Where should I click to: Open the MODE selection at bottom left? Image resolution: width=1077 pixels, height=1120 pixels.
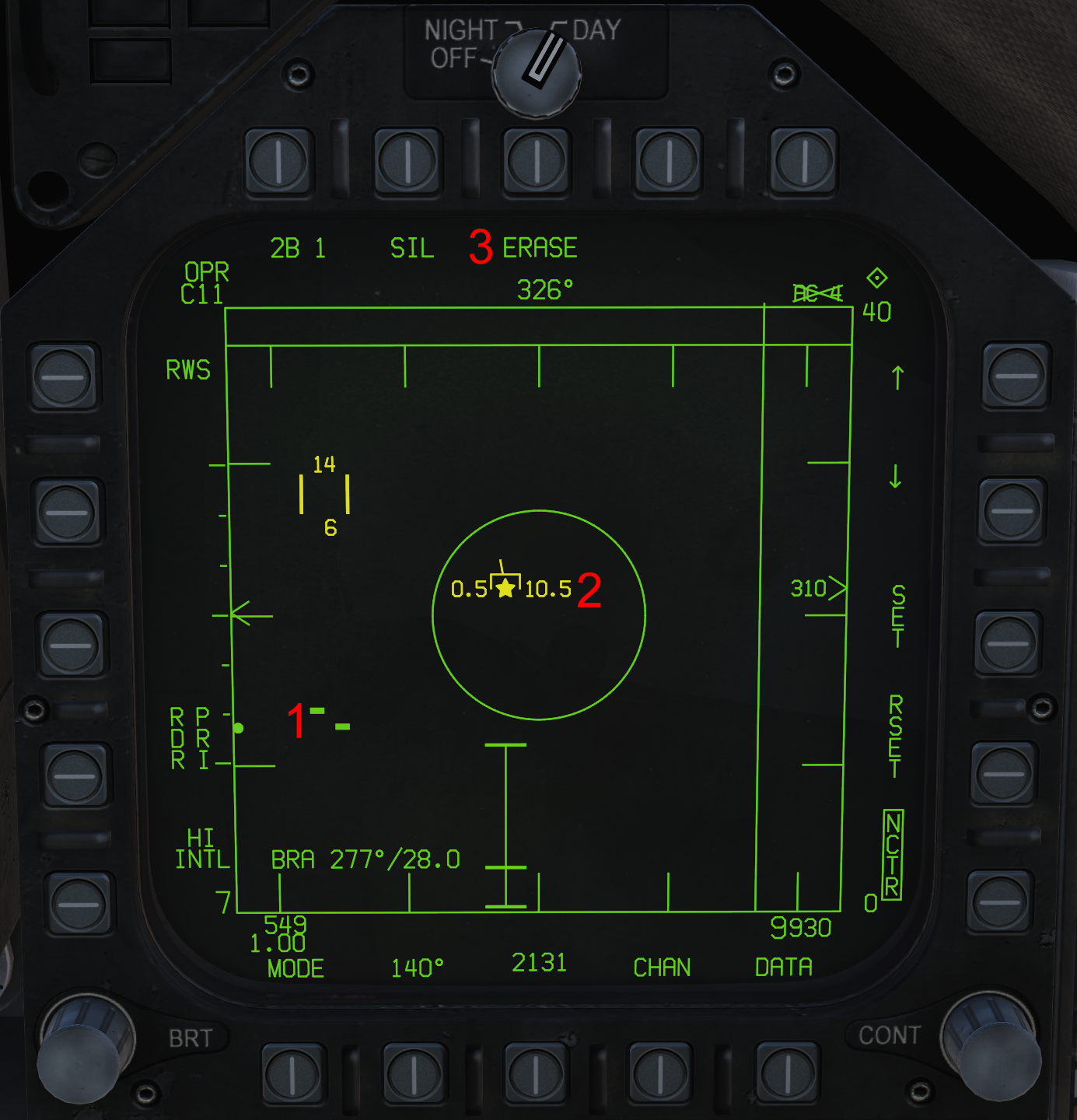click(x=294, y=968)
